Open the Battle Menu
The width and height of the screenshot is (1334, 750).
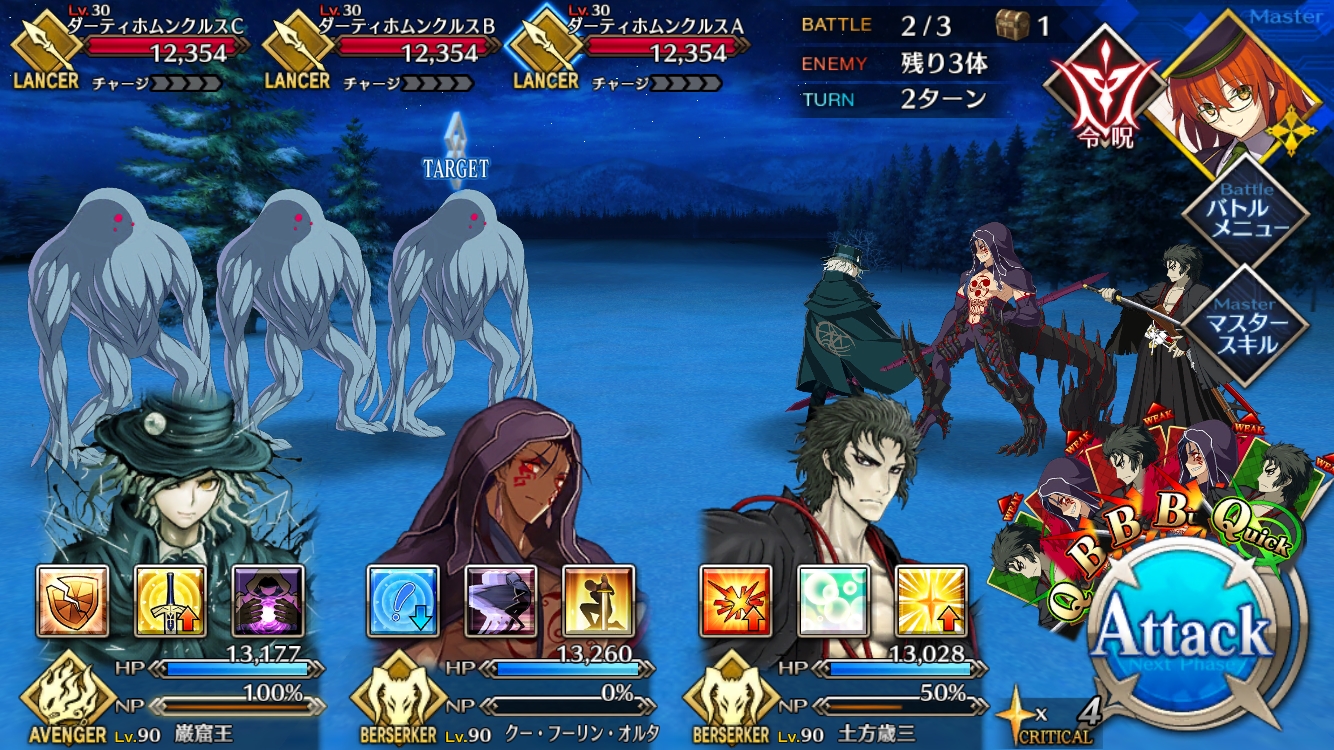[x=1245, y=212]
